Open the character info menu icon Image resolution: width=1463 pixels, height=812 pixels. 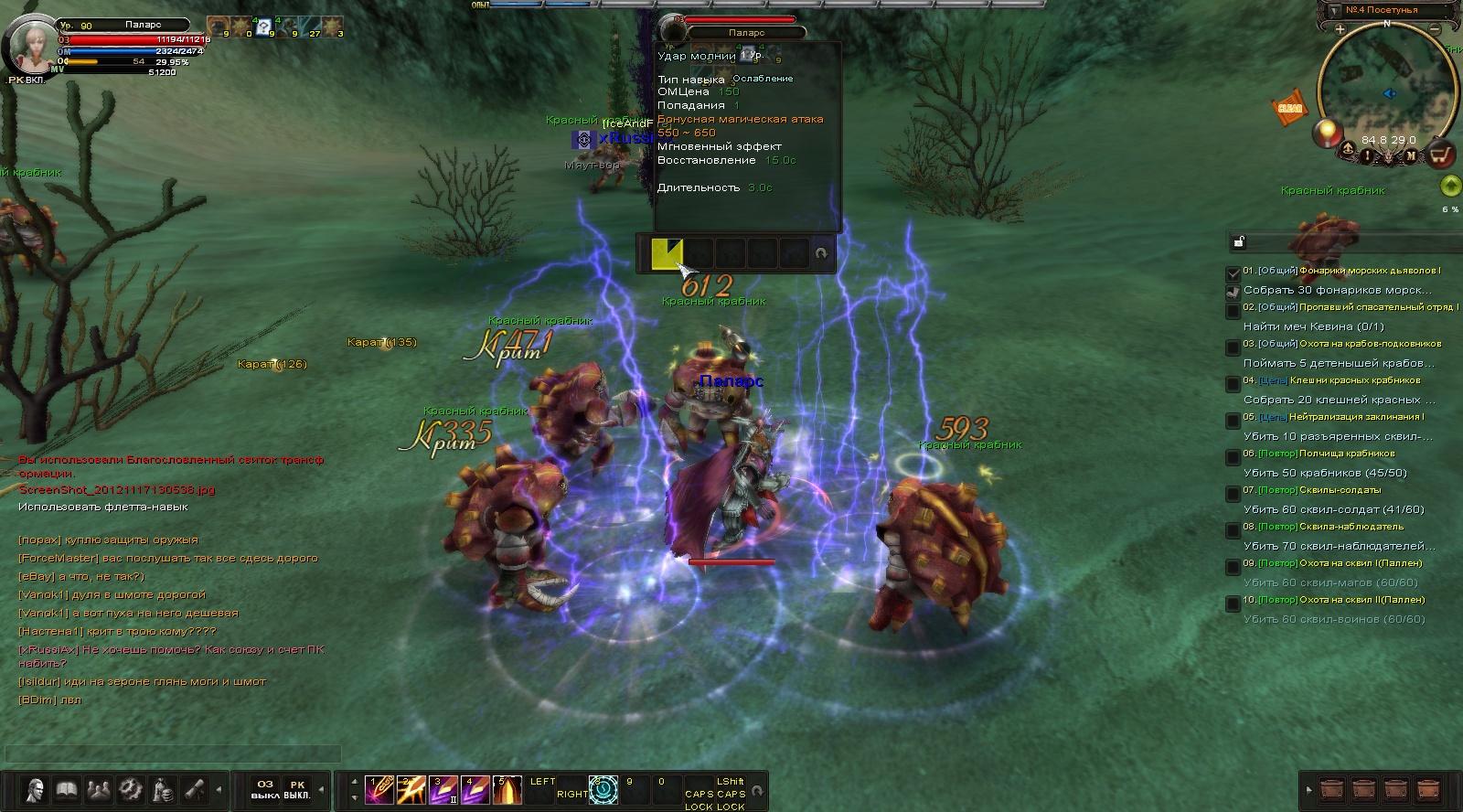click(x=36, y=789)
